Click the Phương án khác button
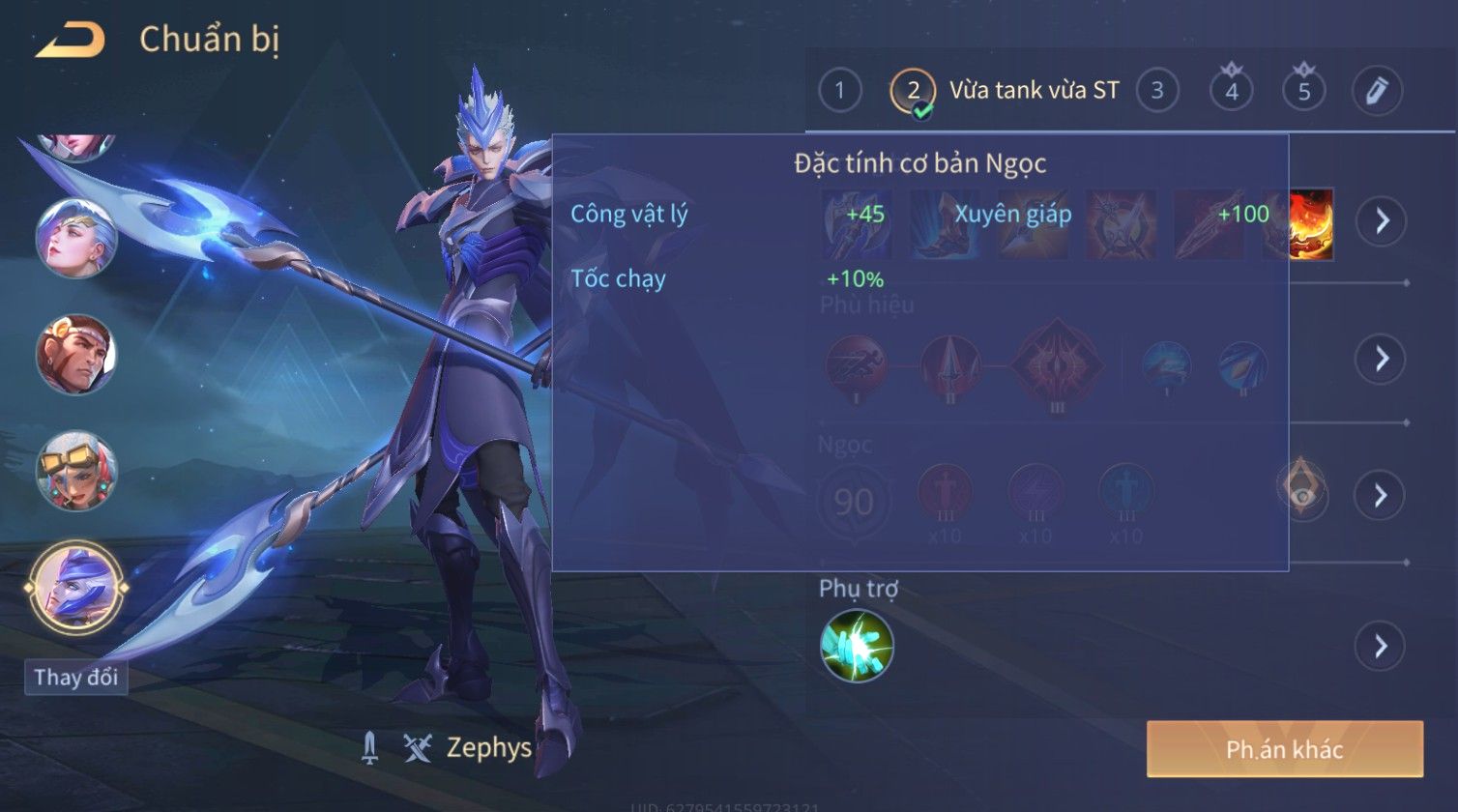The width and height of the screenshot is (1458, 812). click(x=1284, y=749)
